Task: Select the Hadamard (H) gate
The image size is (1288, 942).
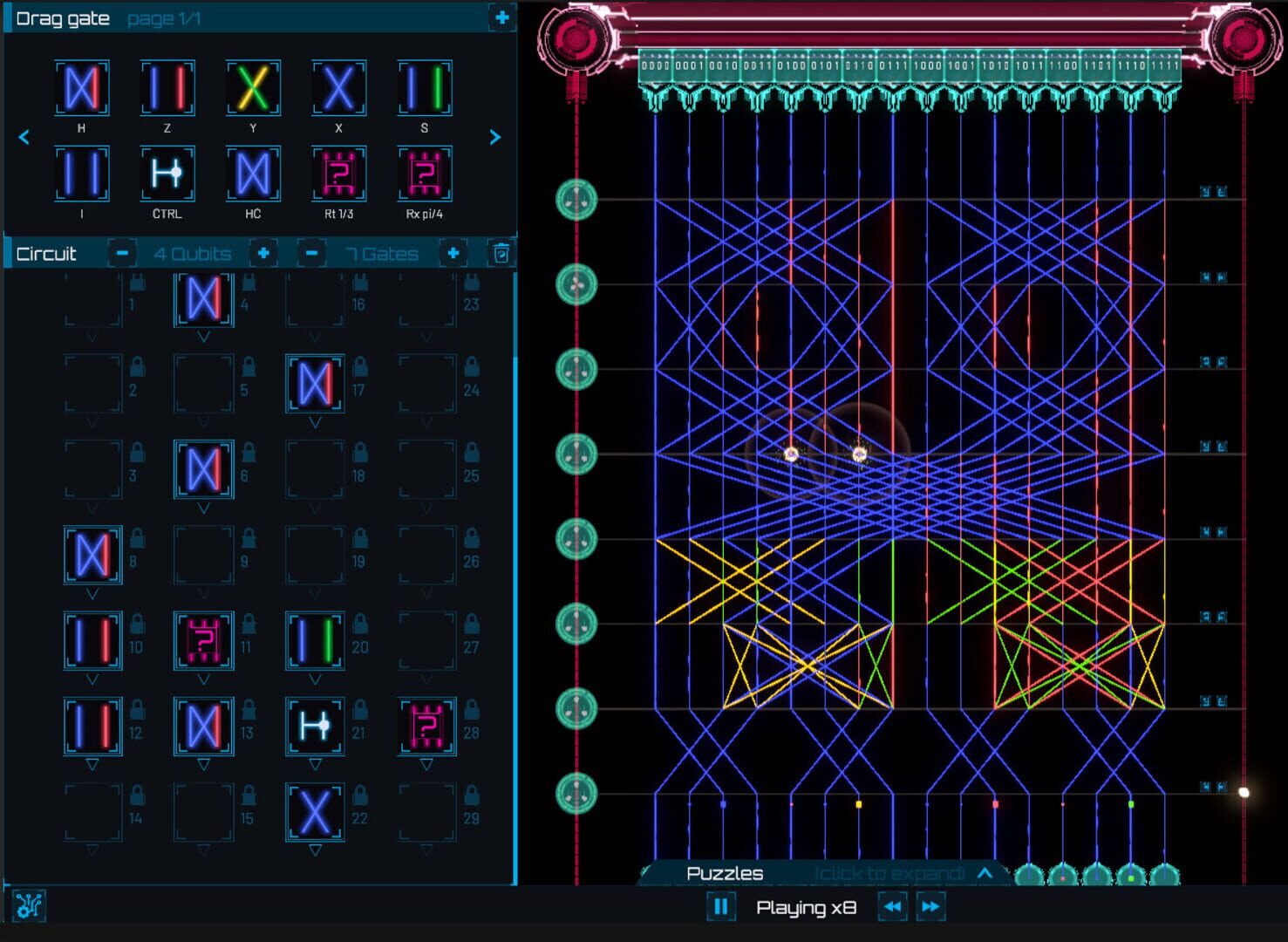Action: 82,87
